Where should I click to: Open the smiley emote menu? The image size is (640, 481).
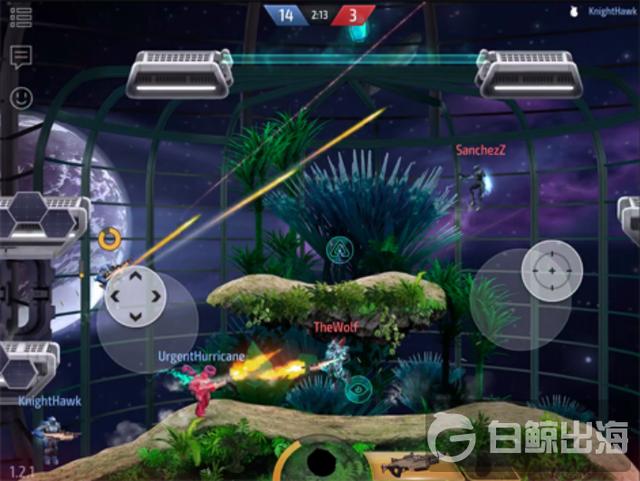(21, 97)
